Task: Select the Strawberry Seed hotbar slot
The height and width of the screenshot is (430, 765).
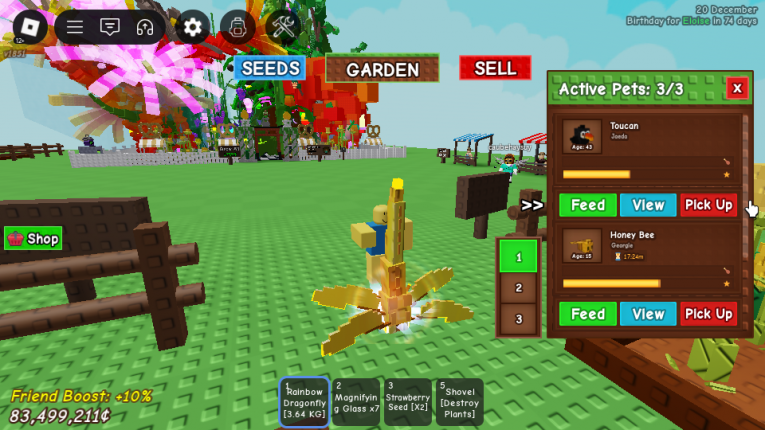Action: pyautogui.click(x=408, y=401)
